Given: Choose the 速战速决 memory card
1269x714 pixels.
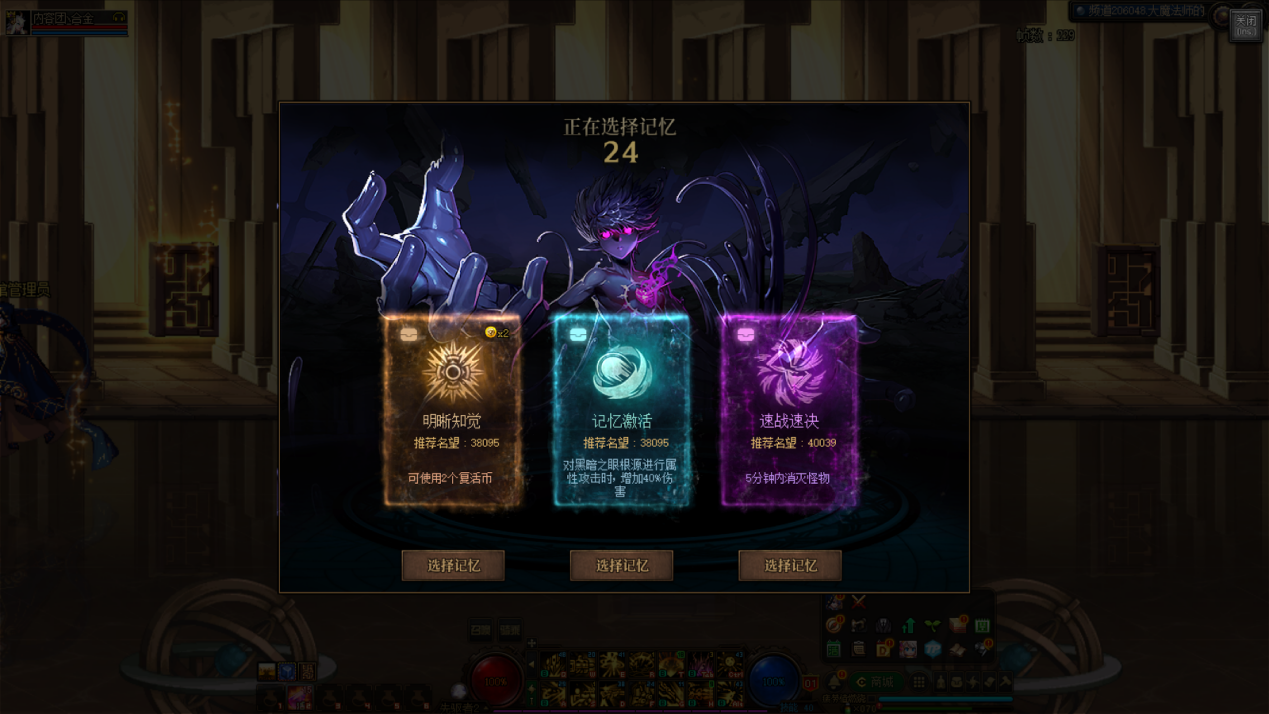Looking at the screenshot, I should point(789,411).
